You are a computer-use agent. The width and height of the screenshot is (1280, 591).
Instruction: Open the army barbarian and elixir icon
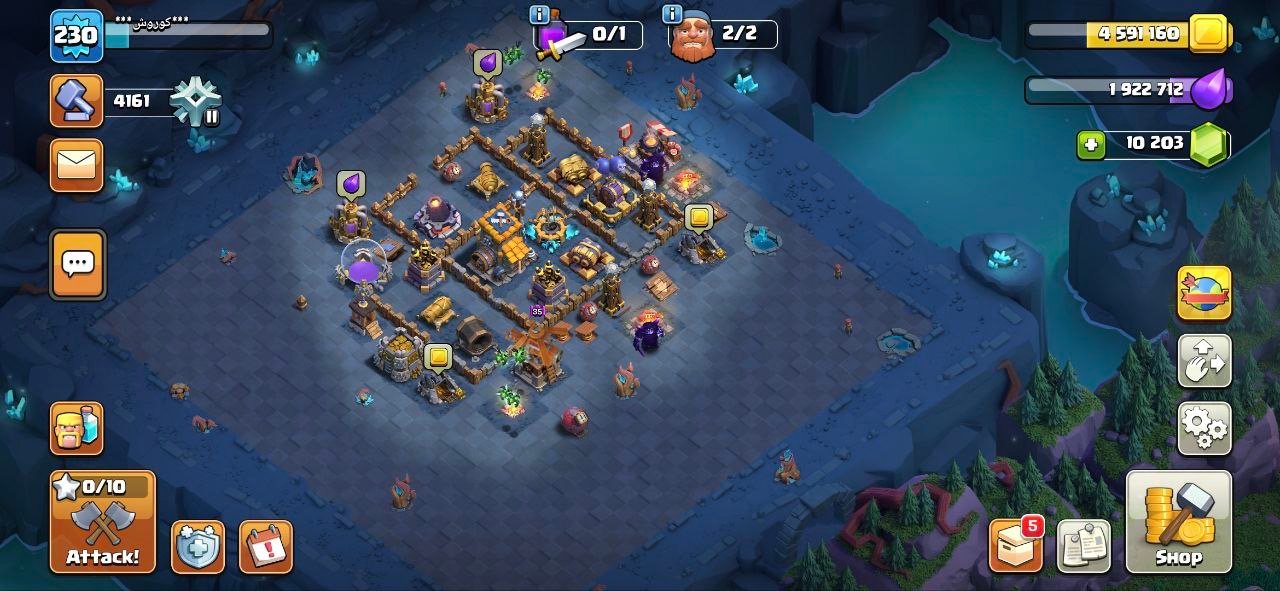(77, 428)
